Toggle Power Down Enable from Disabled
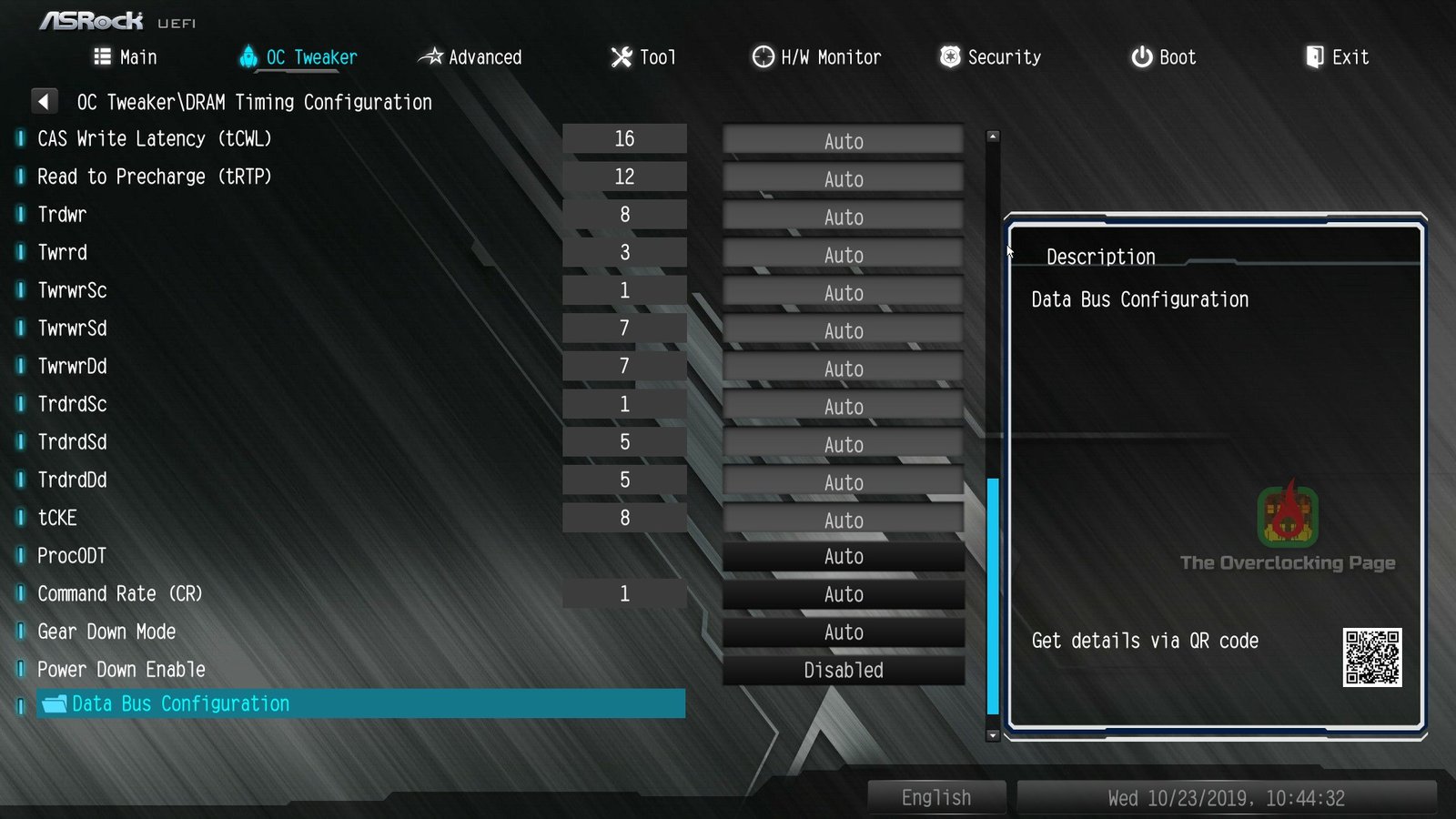Screen dimensions: 1456x819 (842, 670)
